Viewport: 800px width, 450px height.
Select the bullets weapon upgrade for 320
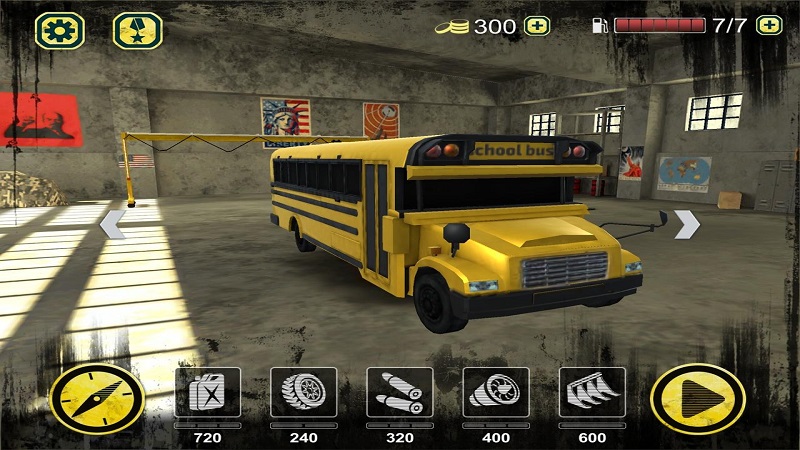click(399, 392)
